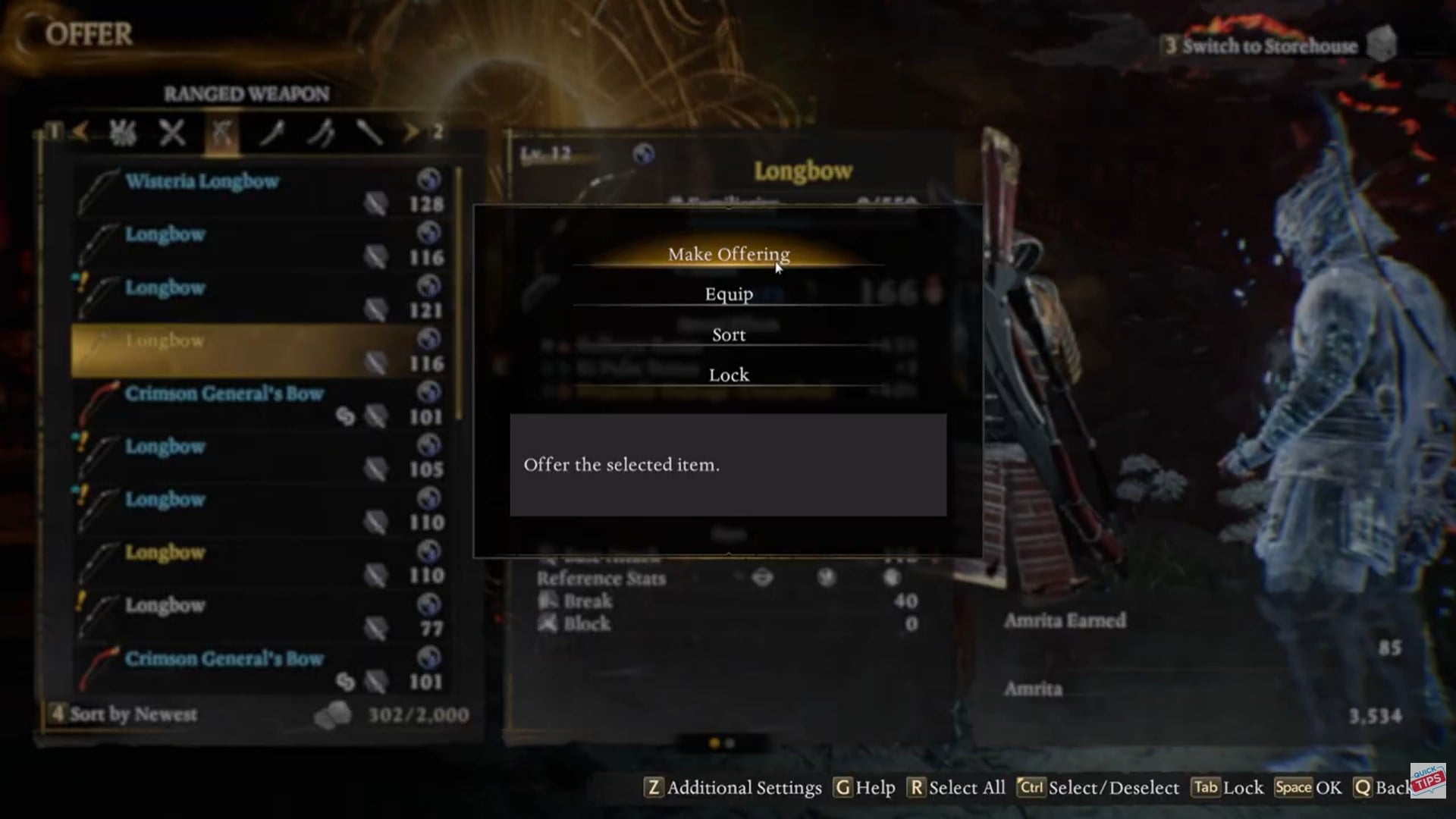
Task: Select the bow weapon category icon
Action: (x=222, y=133)
